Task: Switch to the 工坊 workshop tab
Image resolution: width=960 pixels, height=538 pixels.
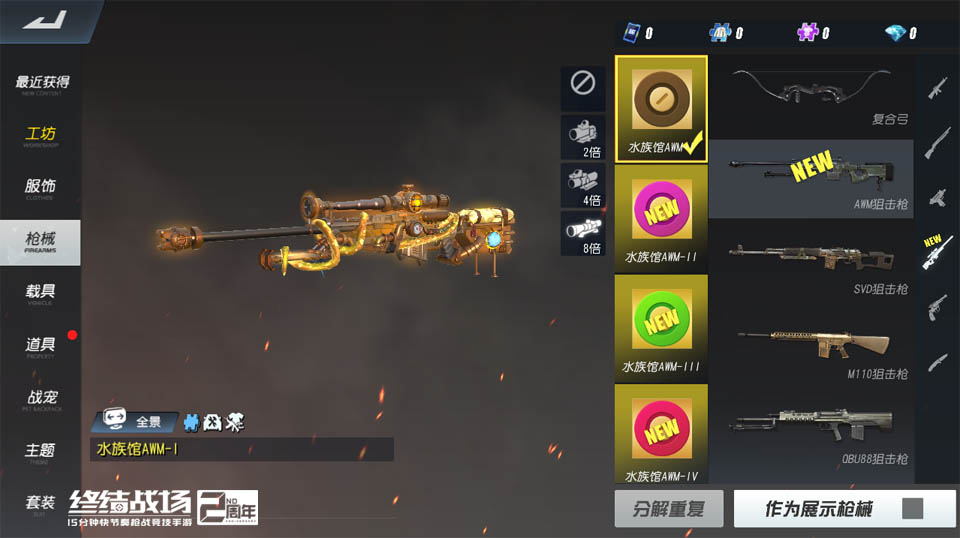Action: pyautogui.click(x=41, y=135)
